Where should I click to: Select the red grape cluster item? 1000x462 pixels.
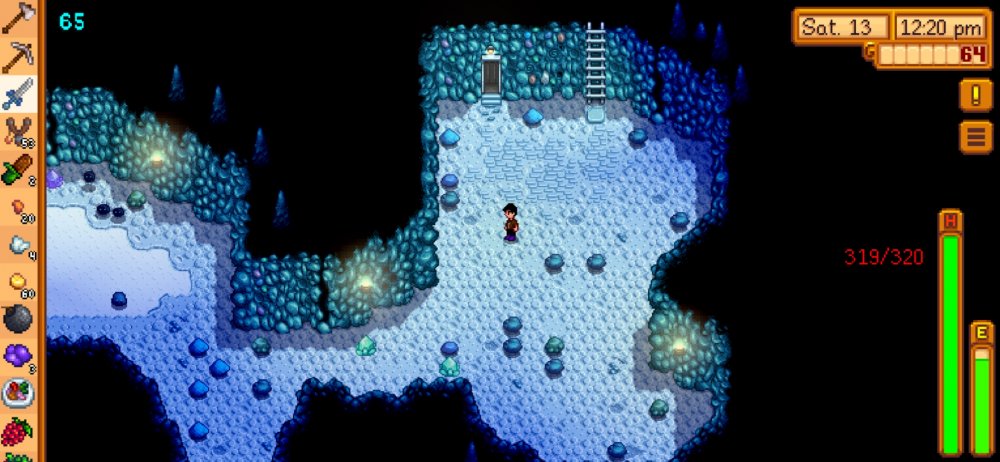[x=18, y=431]
